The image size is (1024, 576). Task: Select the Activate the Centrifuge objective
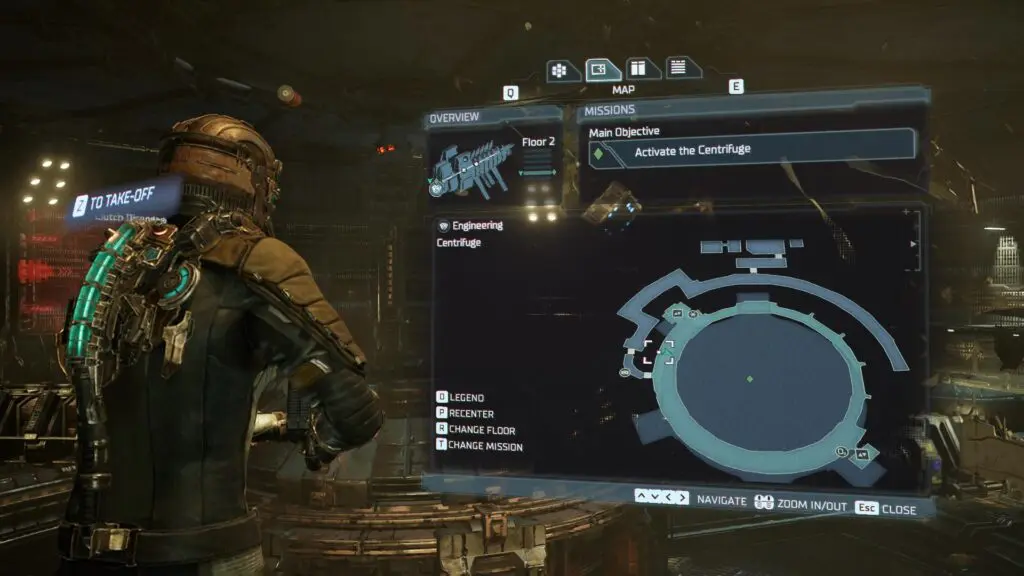pyautogui.click(x=750, y=151)
